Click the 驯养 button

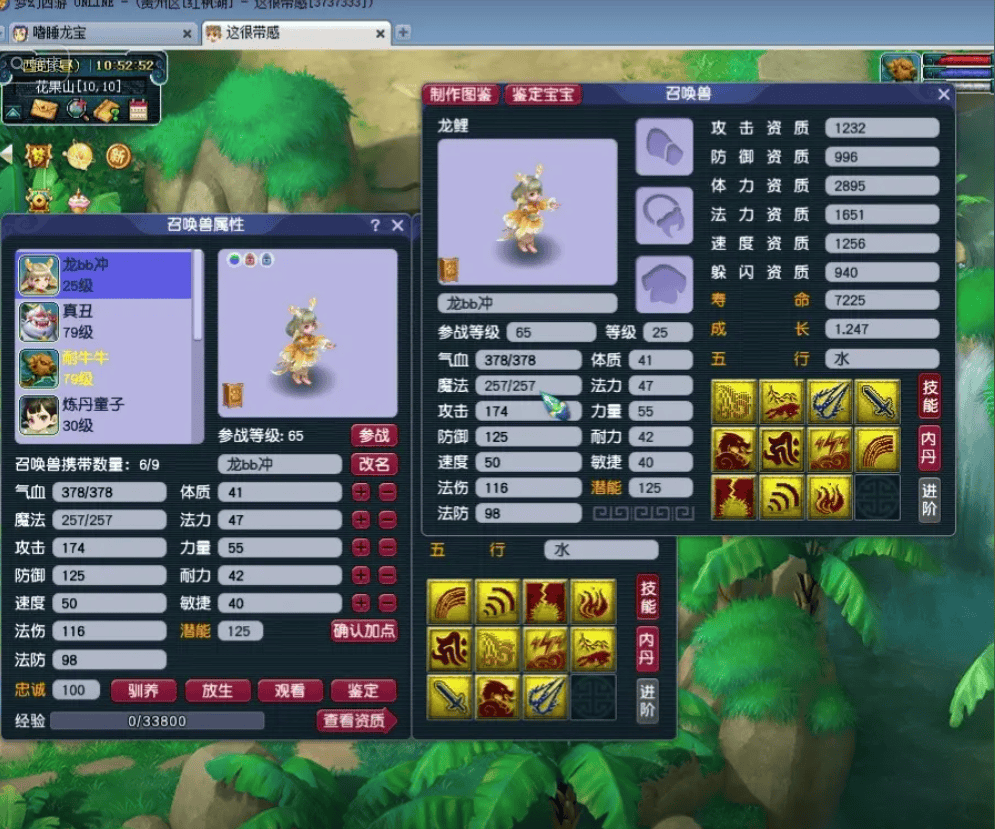(143, 691)
